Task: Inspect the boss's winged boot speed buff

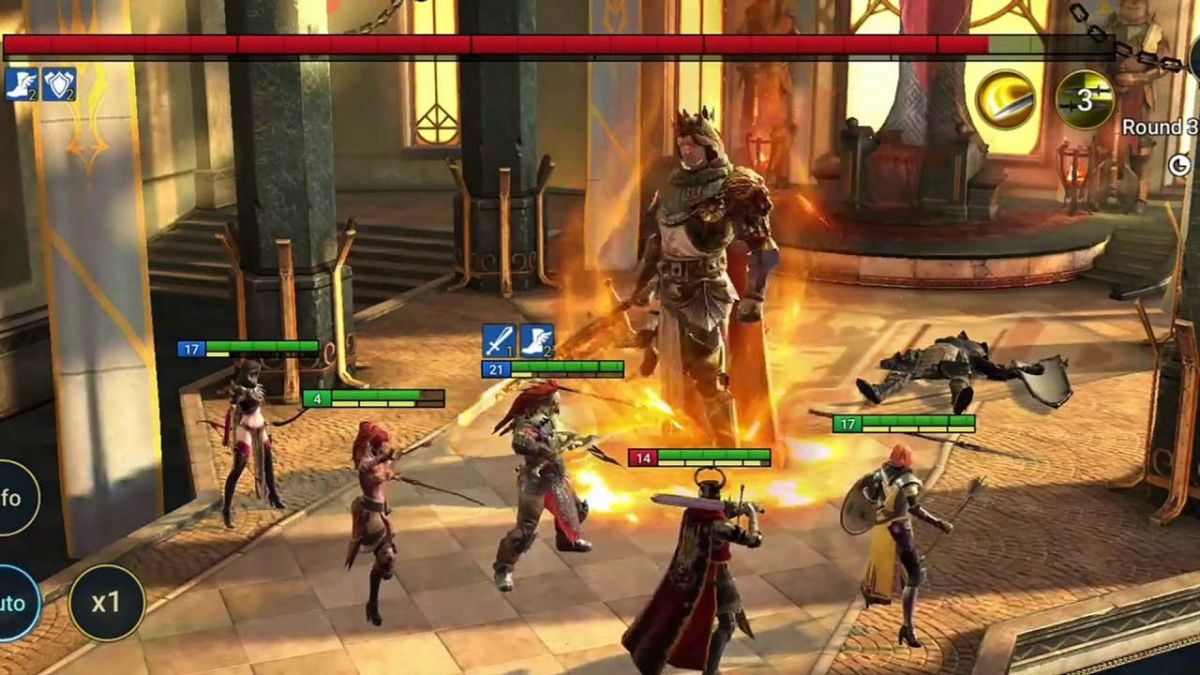Action: [x=21, y=84]
